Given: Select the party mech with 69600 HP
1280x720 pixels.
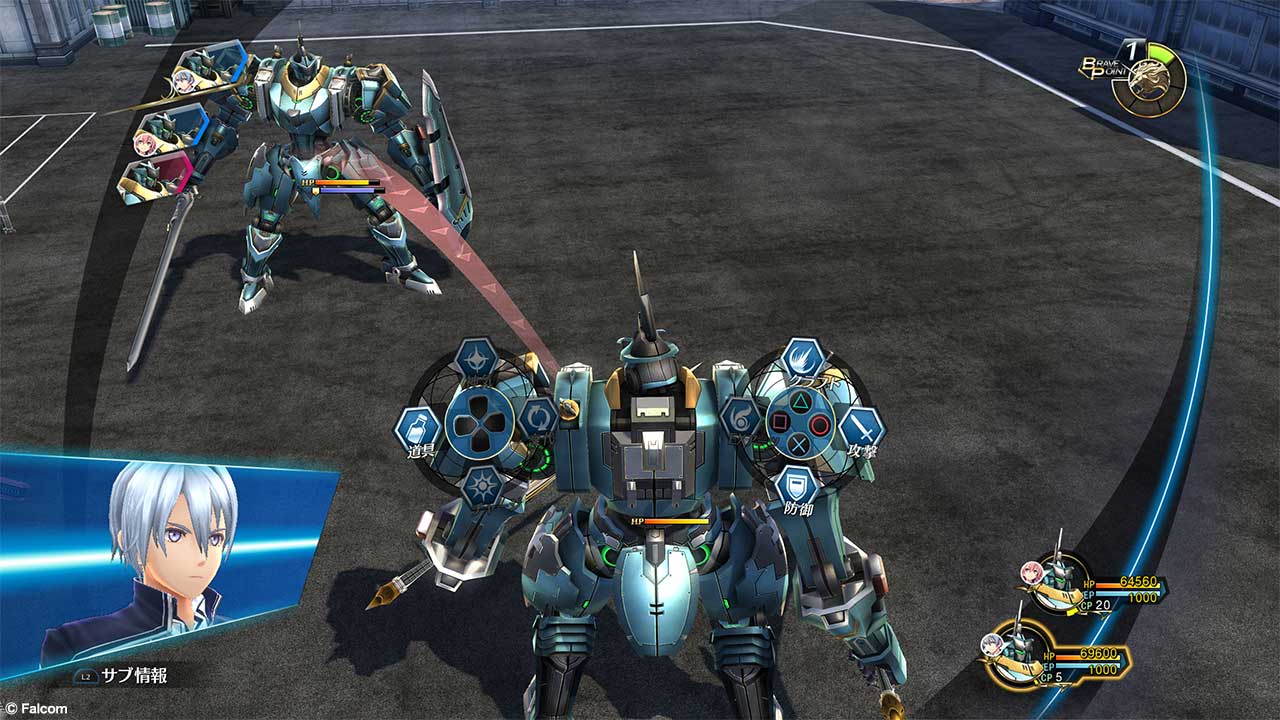Looking at the screenshot, I should coord(1020,653).
